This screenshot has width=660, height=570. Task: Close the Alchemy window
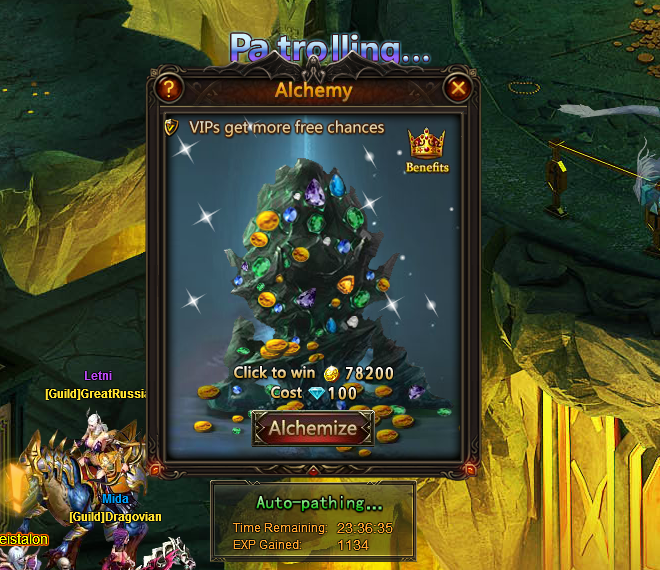458,89
